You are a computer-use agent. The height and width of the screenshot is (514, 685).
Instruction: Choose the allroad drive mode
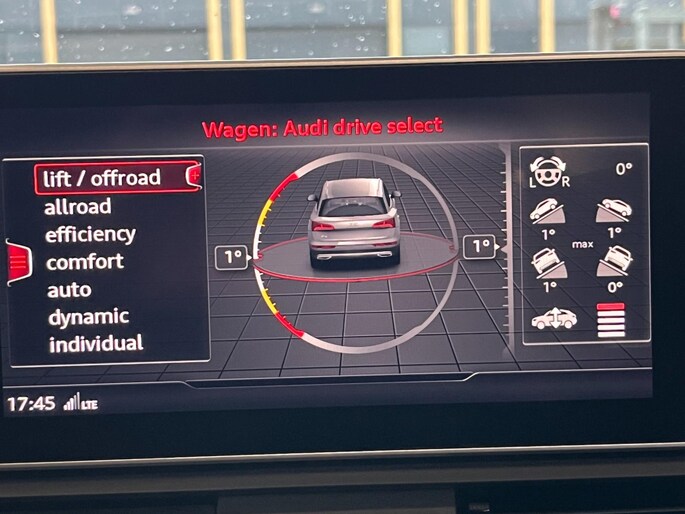point(78,207)
